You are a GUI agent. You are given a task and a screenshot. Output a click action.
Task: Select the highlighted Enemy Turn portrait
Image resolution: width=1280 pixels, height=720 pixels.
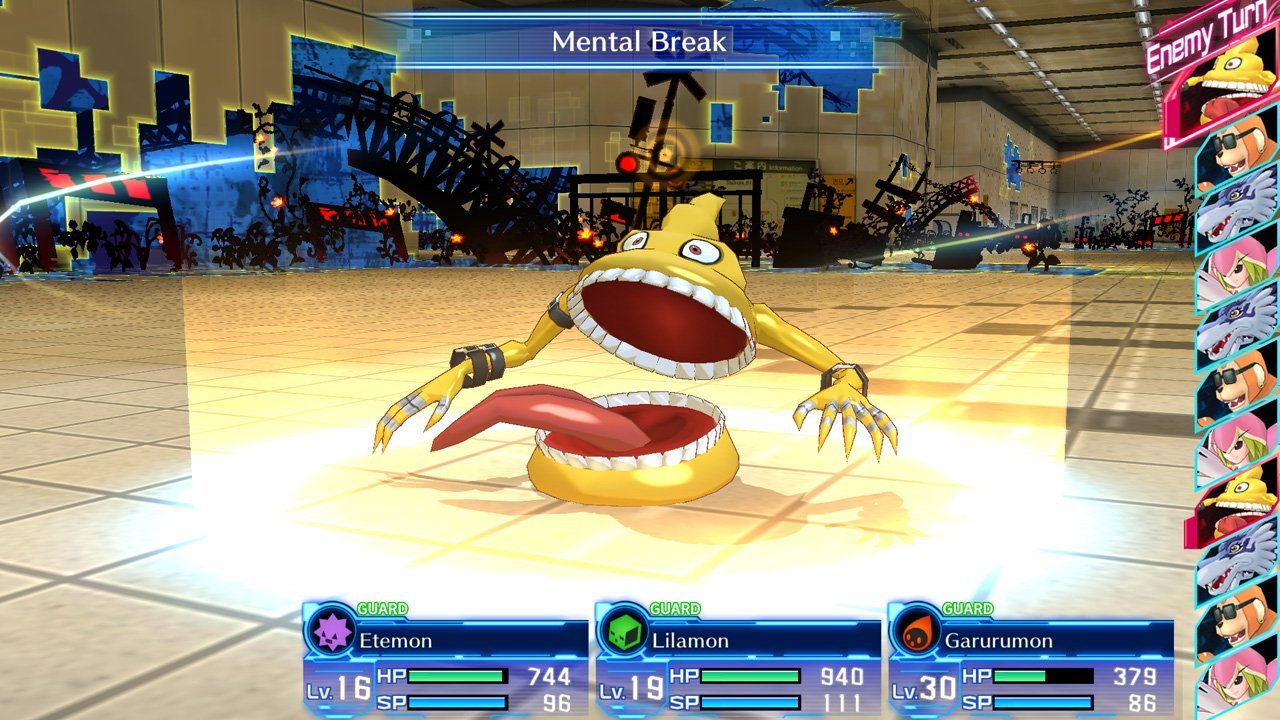(1238, 84)
